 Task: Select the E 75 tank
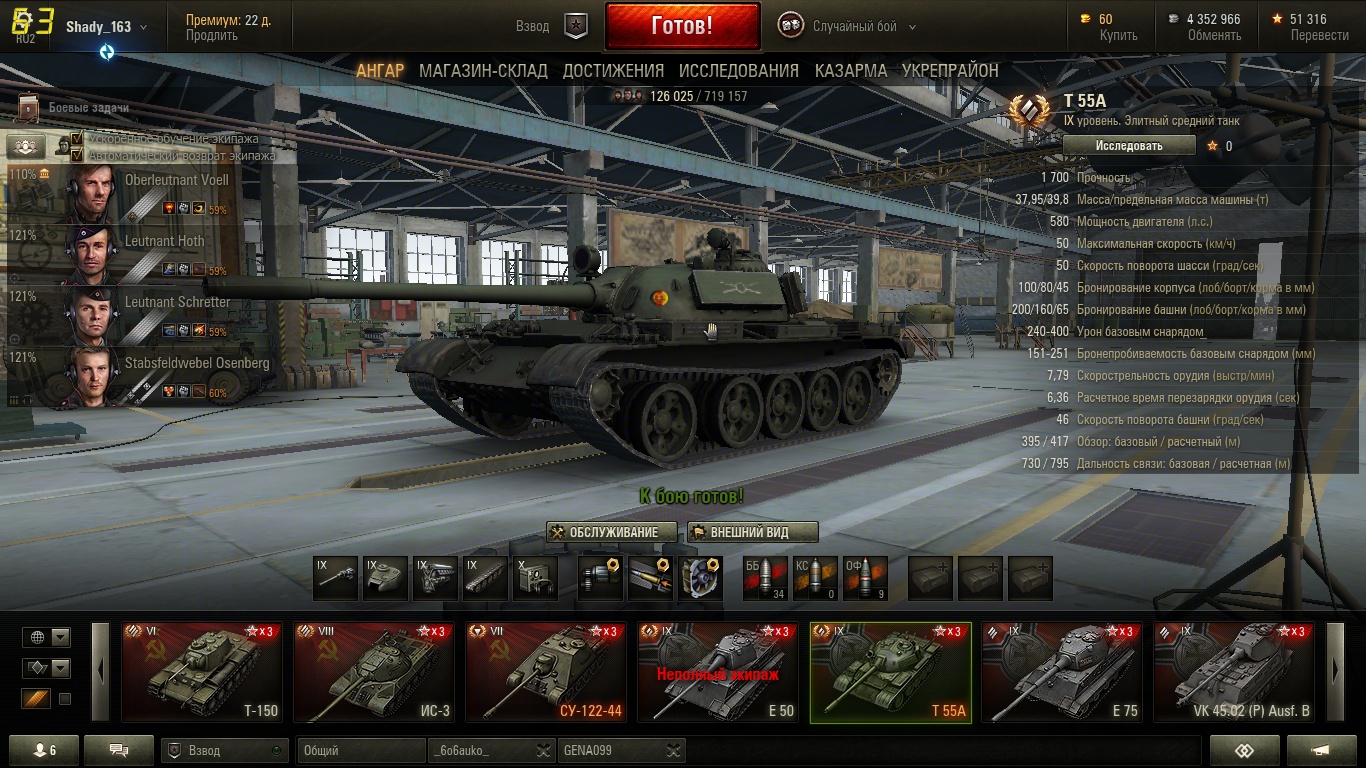(x=1062, y=672)
